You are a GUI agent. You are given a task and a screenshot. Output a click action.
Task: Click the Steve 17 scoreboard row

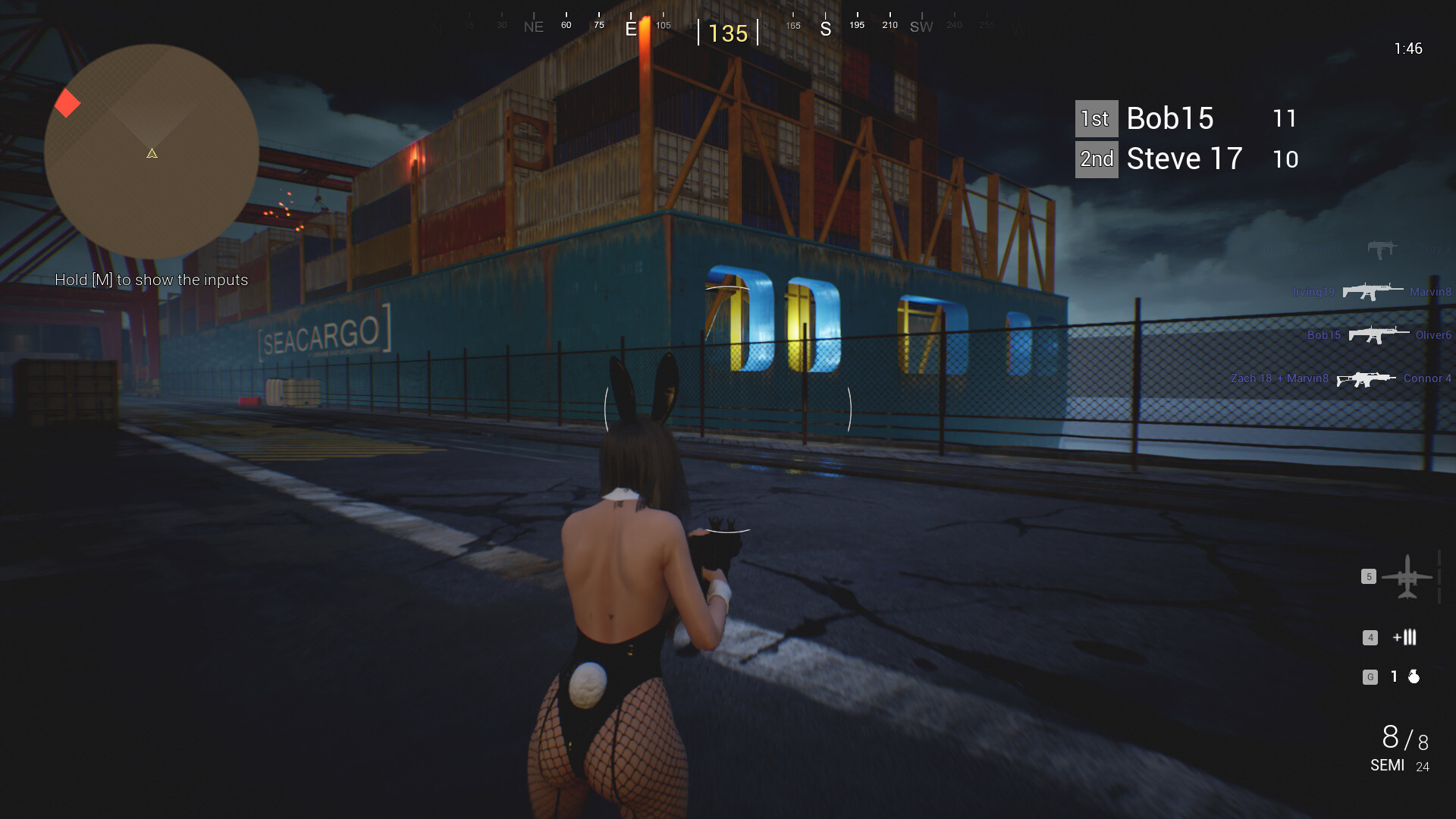(x=1183, y=158)
